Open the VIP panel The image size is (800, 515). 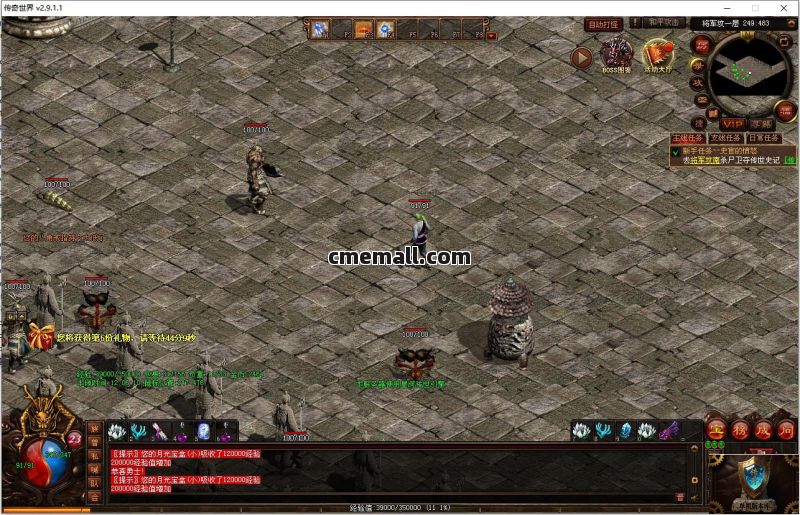pos(733,123)
